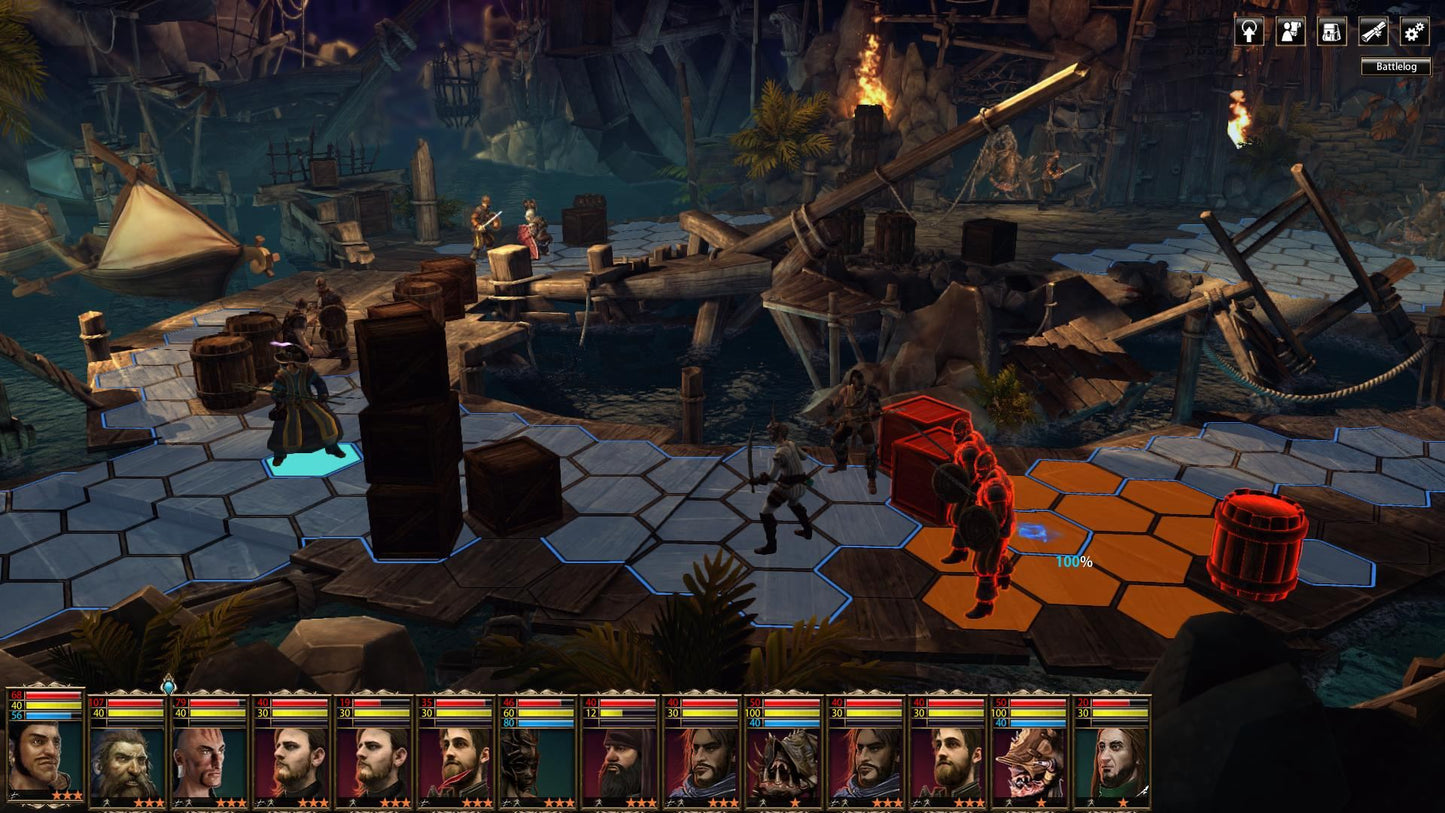Open the inventory backpack icon
Viewport: 1445px width, 813px height.
pos(1330,32)
